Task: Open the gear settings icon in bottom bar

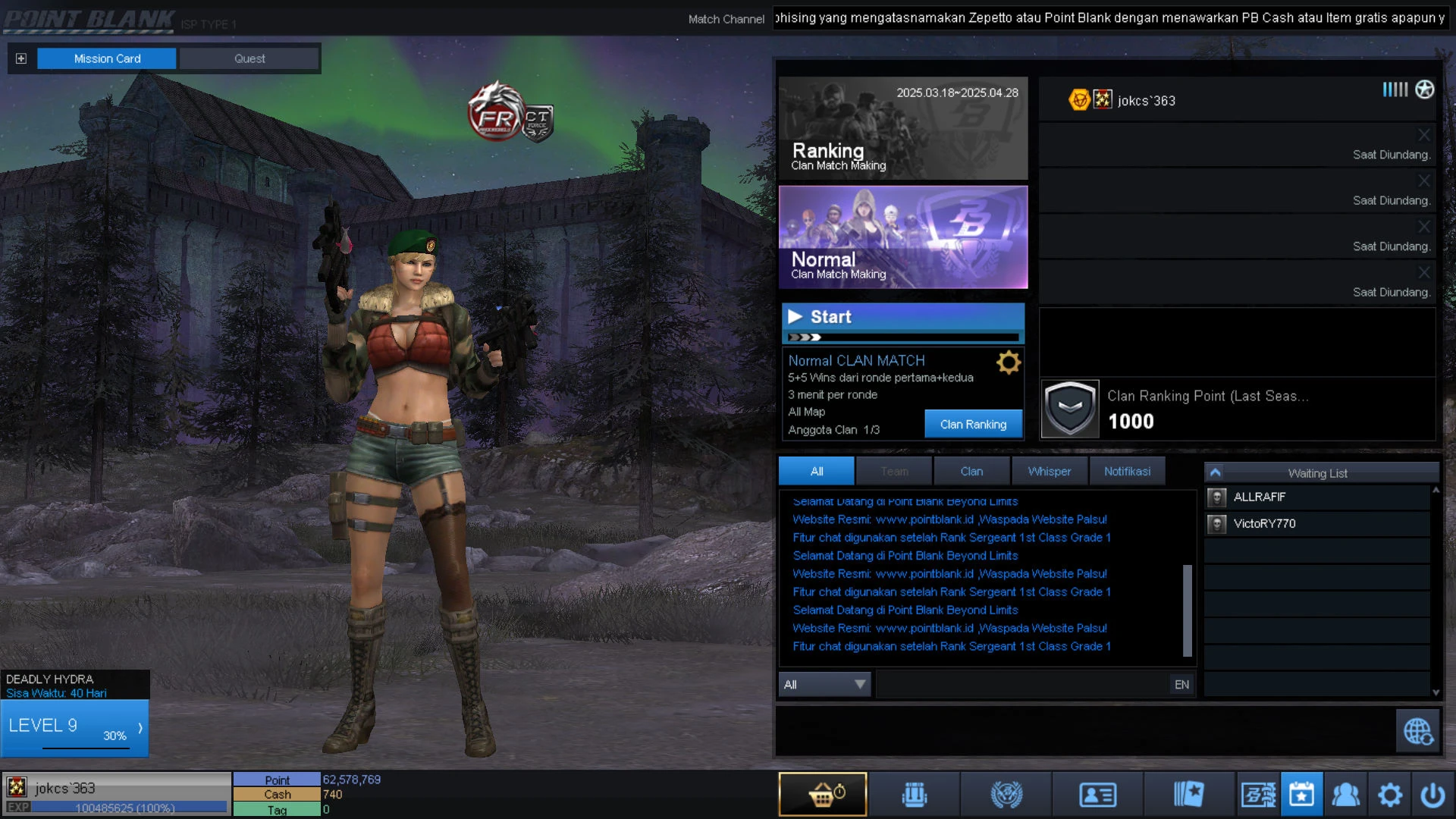Action: click(x=1389, y=795)
